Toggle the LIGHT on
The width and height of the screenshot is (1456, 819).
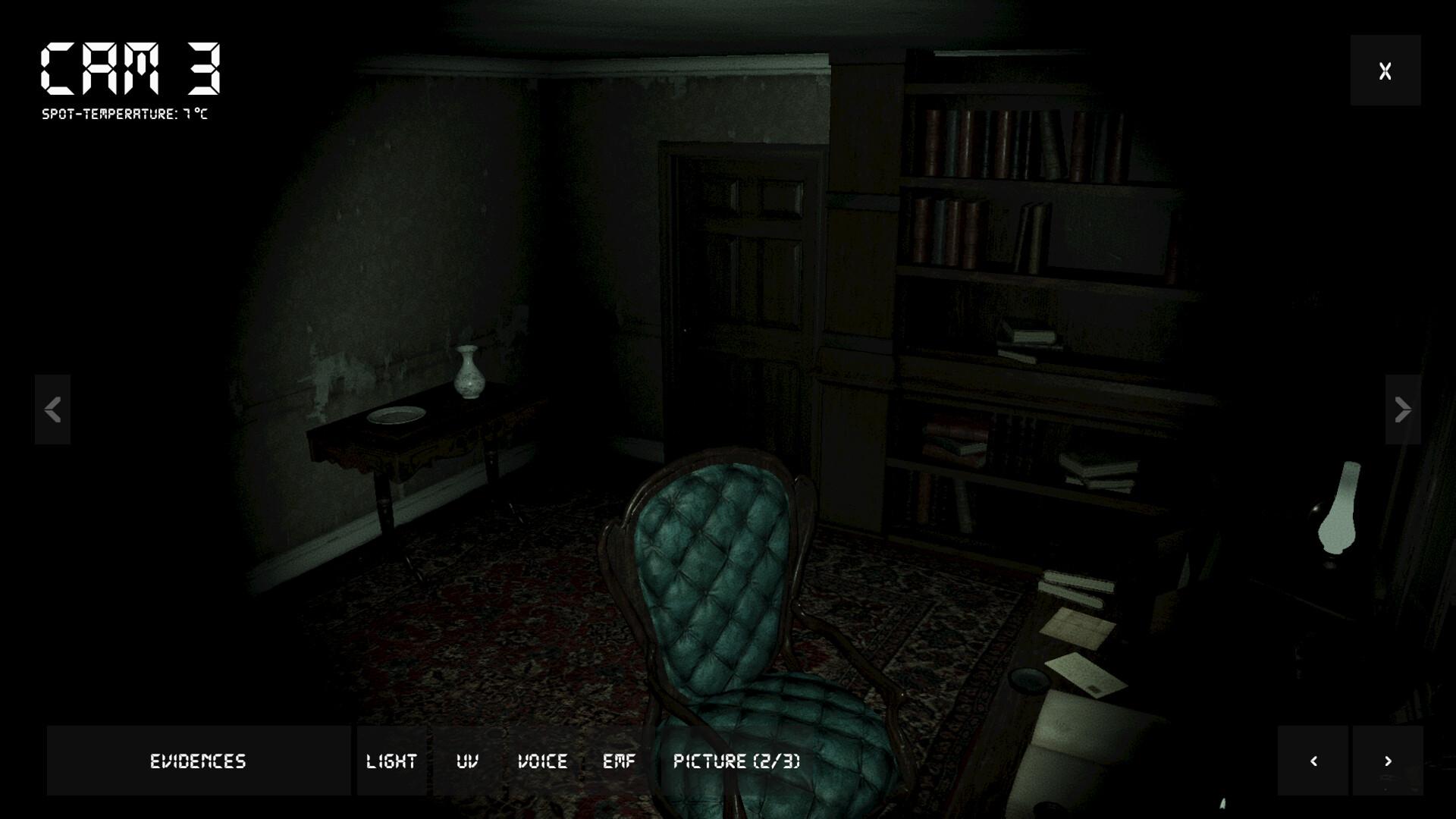click(x=391, y=761)
